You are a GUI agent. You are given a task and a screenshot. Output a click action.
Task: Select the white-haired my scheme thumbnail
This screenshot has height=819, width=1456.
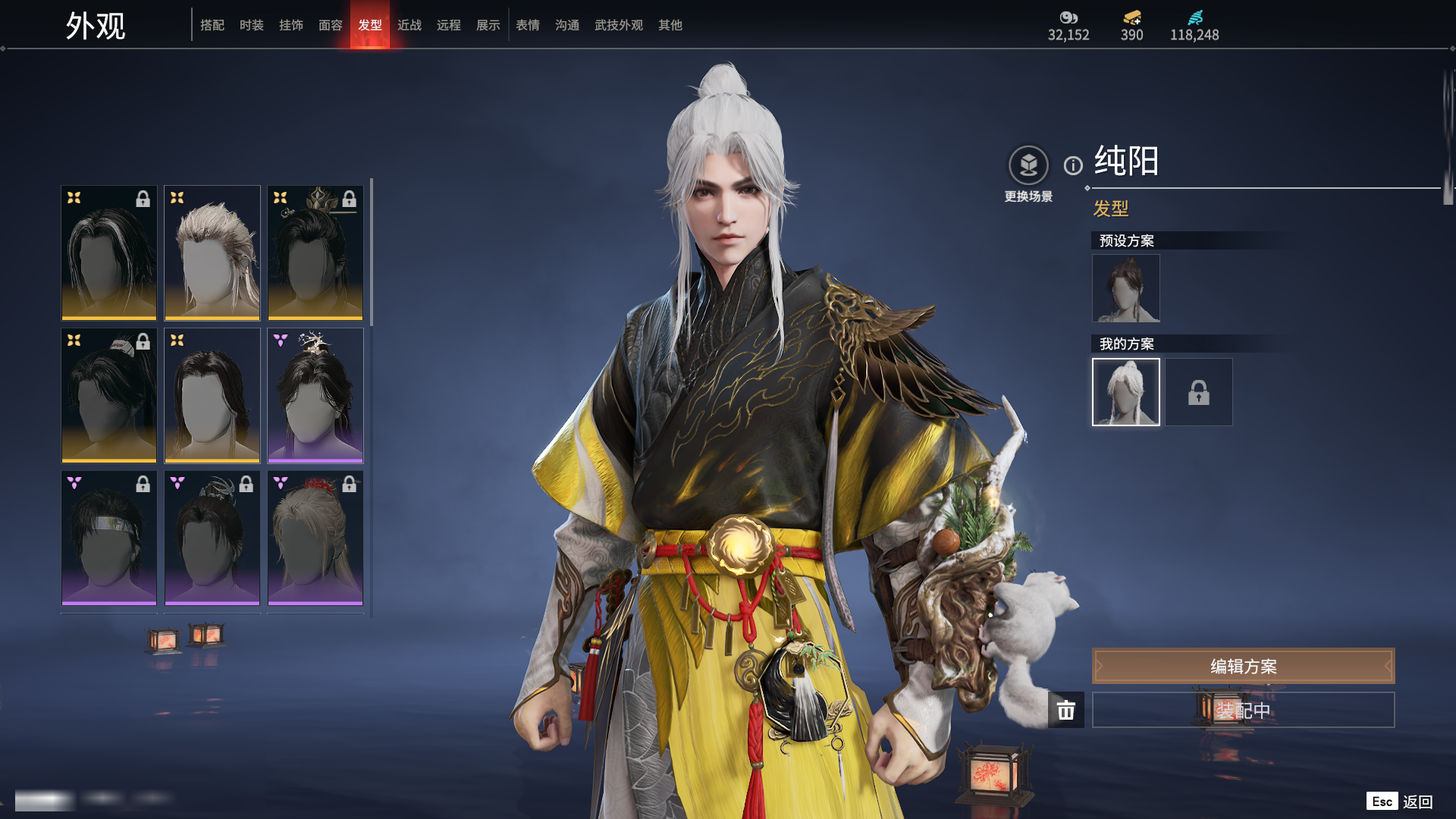1125,392
